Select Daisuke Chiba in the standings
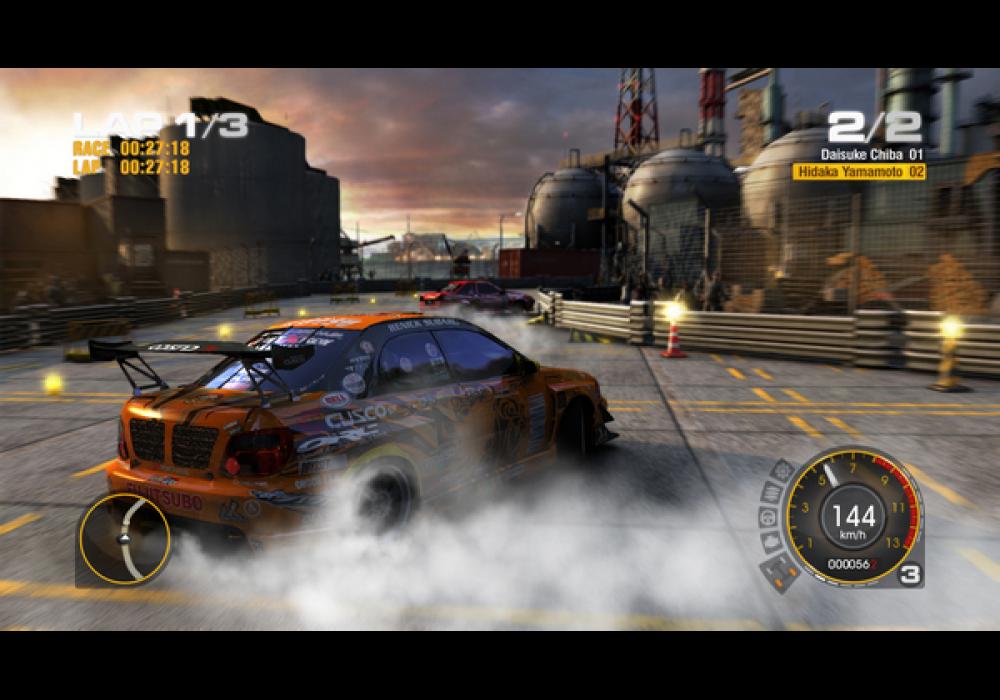Screen dimensions: 1000x700 [871, 154]
